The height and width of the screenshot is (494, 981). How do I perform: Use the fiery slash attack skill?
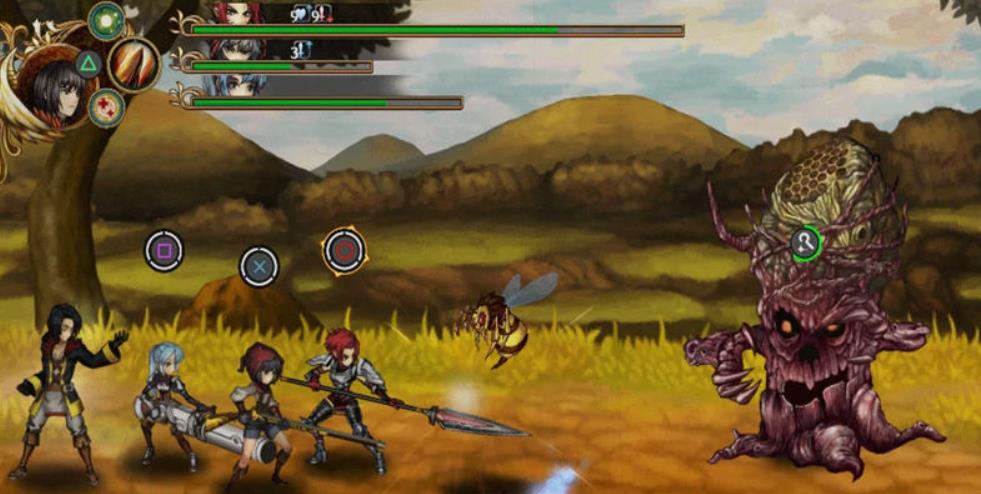pos(134,64)
